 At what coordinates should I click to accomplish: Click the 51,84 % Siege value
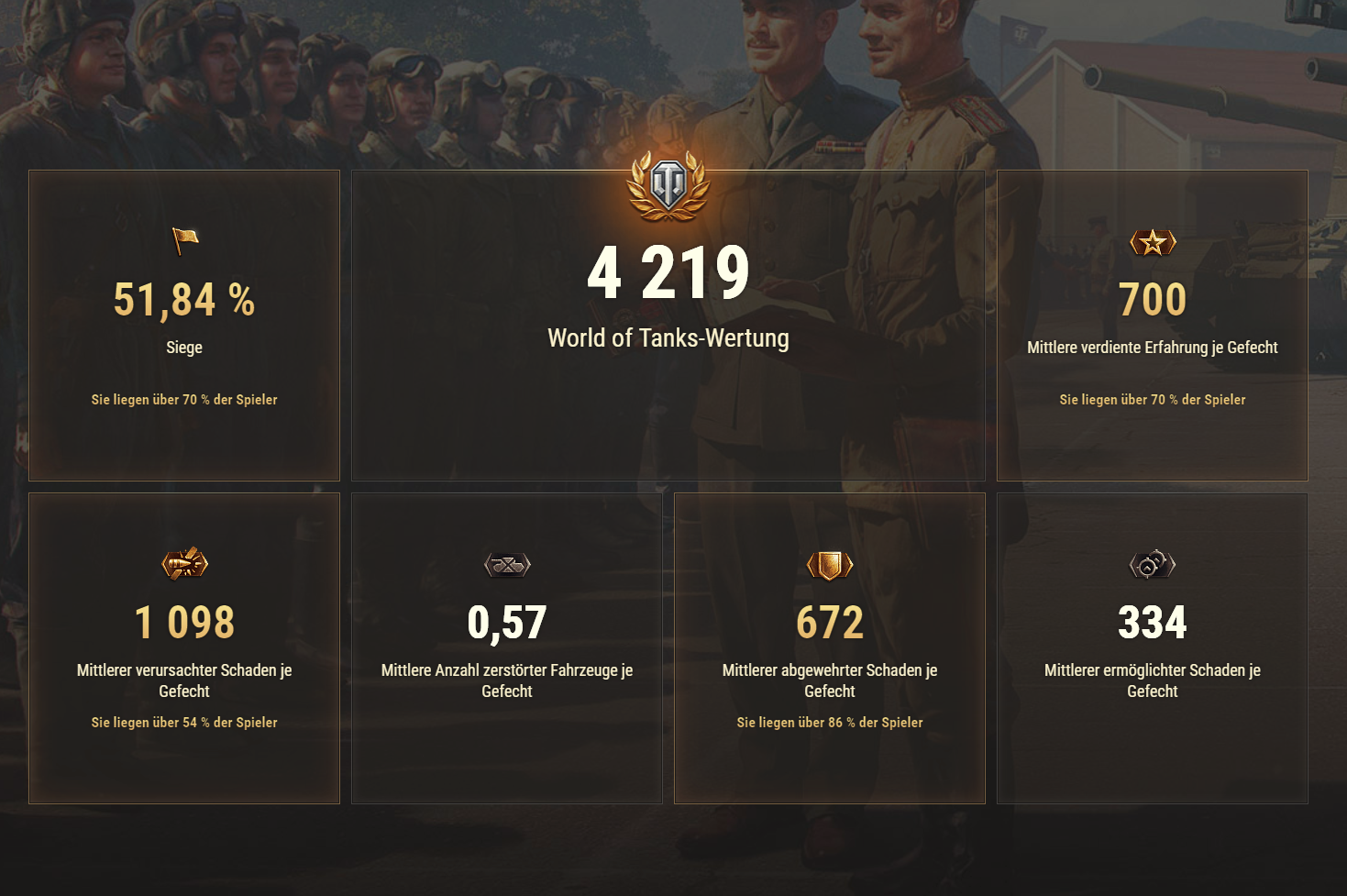pyautogui.click(x=184, y=299)
